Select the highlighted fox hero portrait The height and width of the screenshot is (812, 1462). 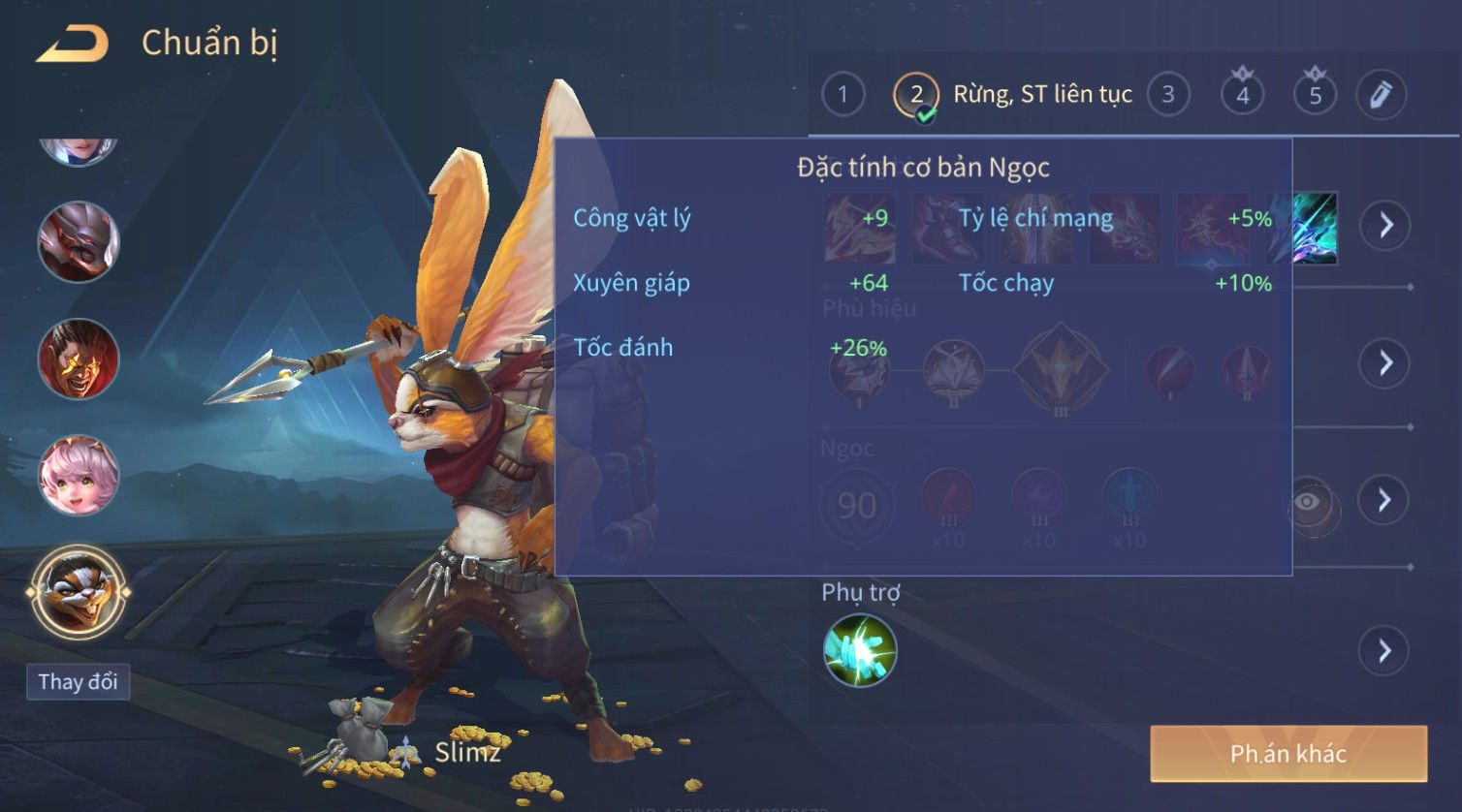point(79,590)
